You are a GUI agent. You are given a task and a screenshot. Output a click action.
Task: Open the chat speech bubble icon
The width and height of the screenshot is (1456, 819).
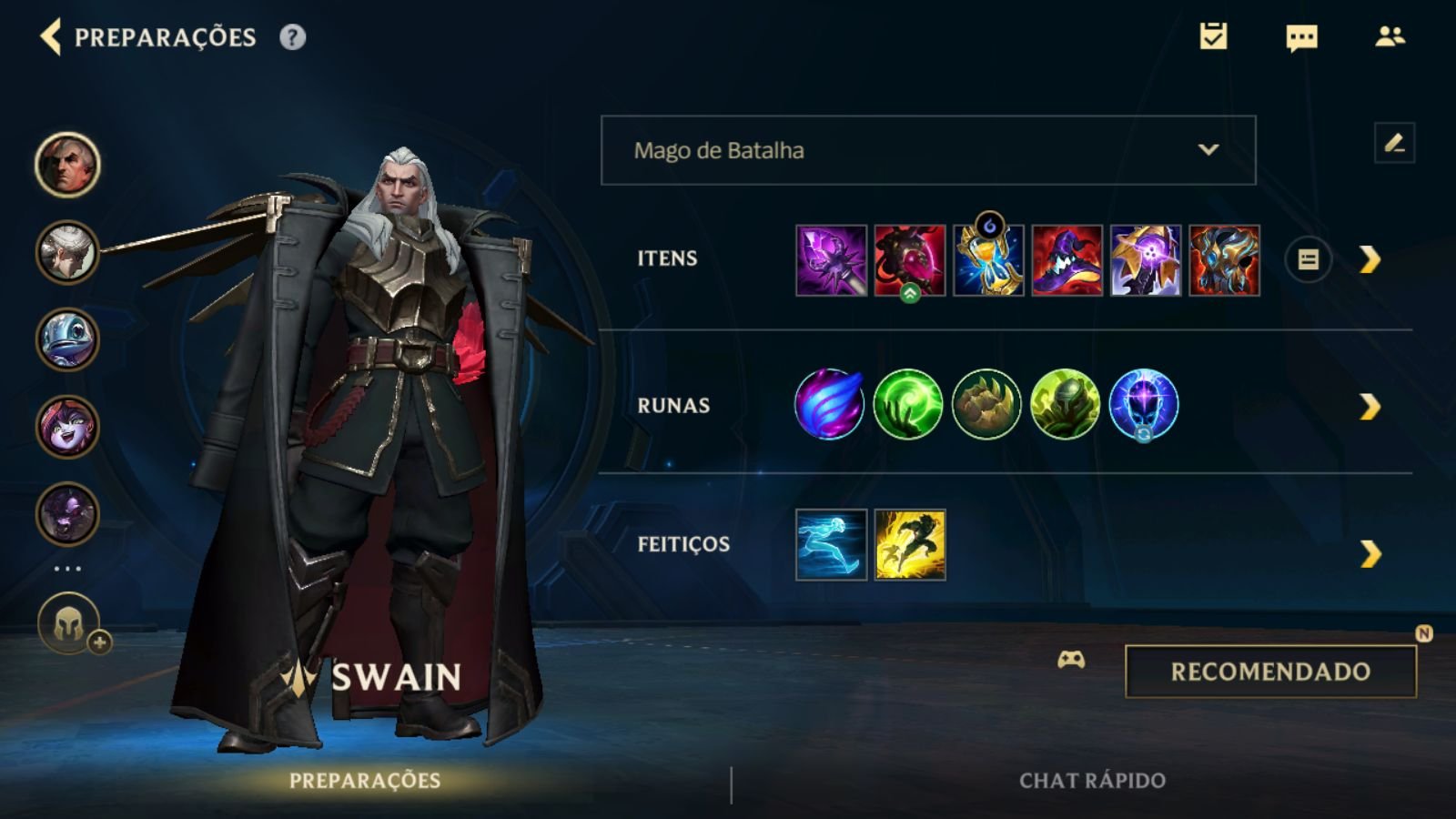[x=1301, y=37]
